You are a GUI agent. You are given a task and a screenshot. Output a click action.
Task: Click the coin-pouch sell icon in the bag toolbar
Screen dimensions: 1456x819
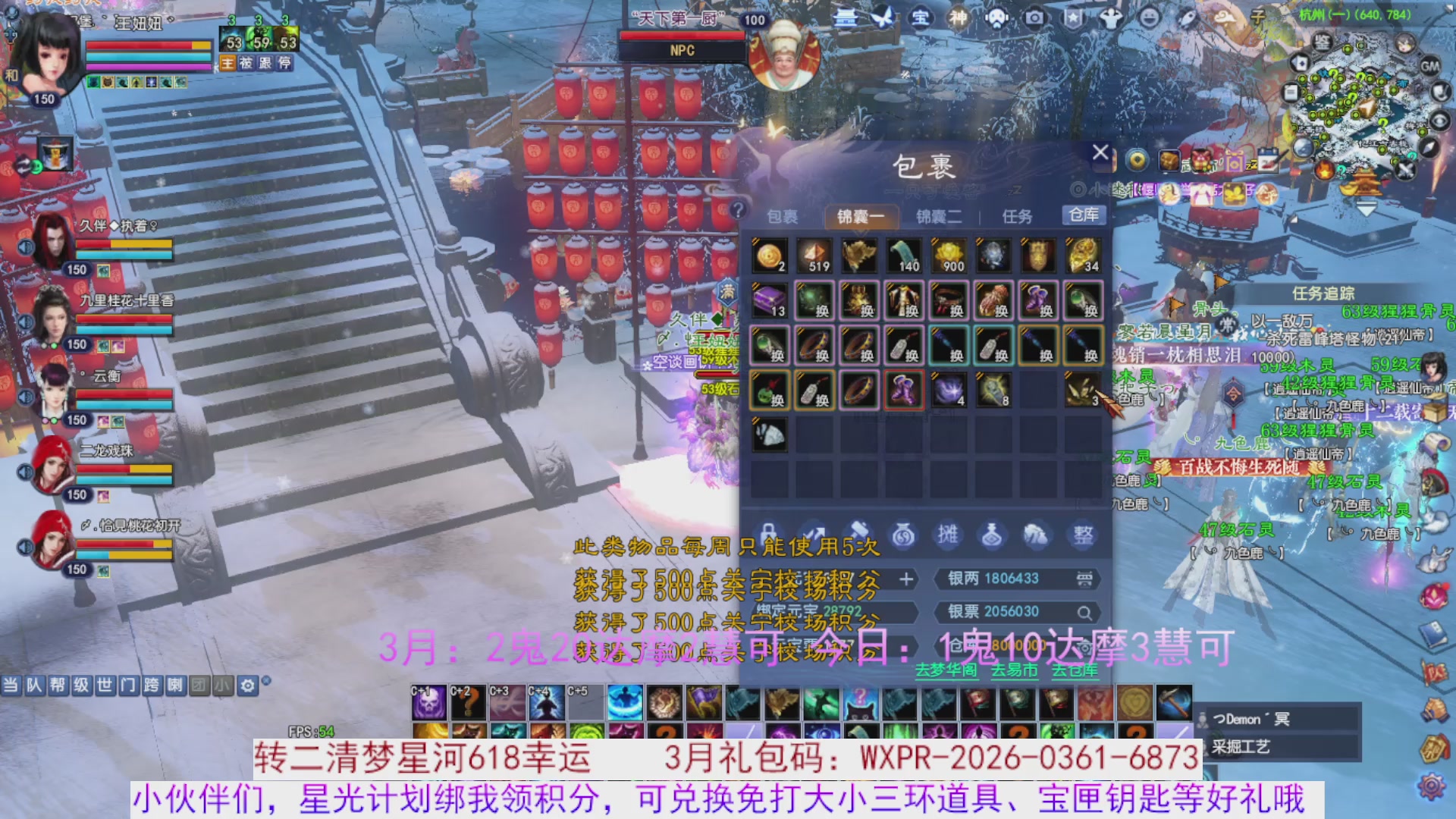[903, 535]
